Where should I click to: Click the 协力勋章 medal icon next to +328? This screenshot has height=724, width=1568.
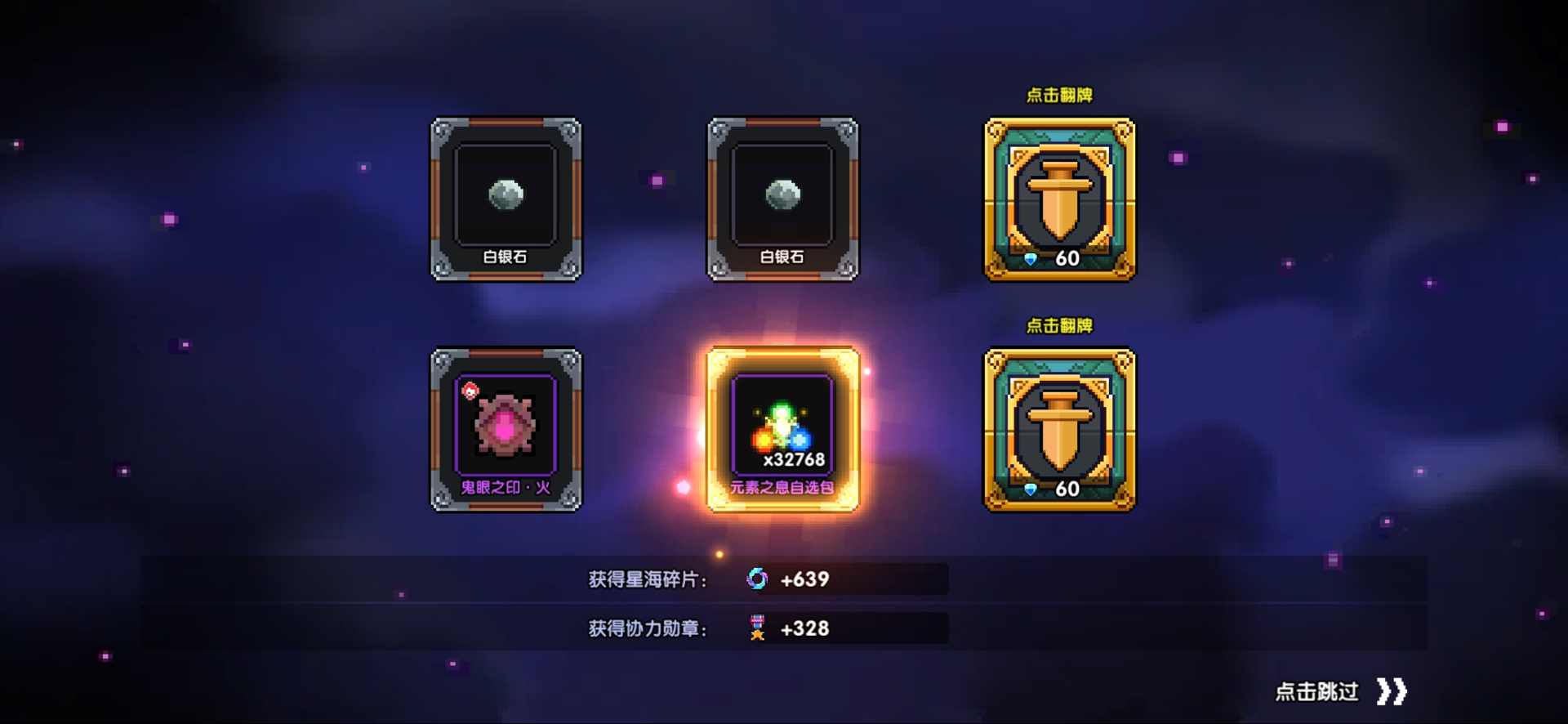756,628
